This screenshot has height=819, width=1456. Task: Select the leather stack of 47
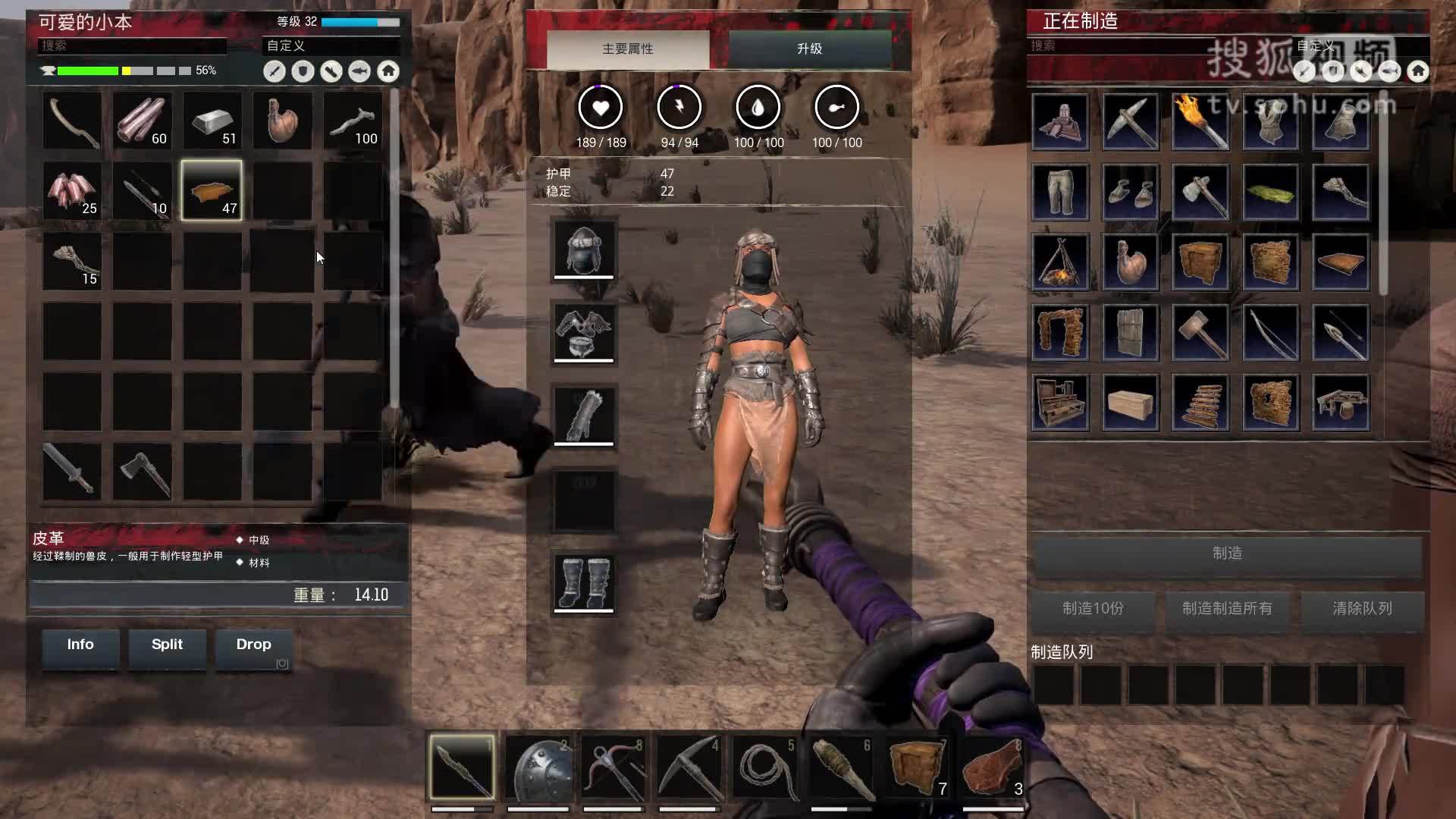(x=212, y=190)
